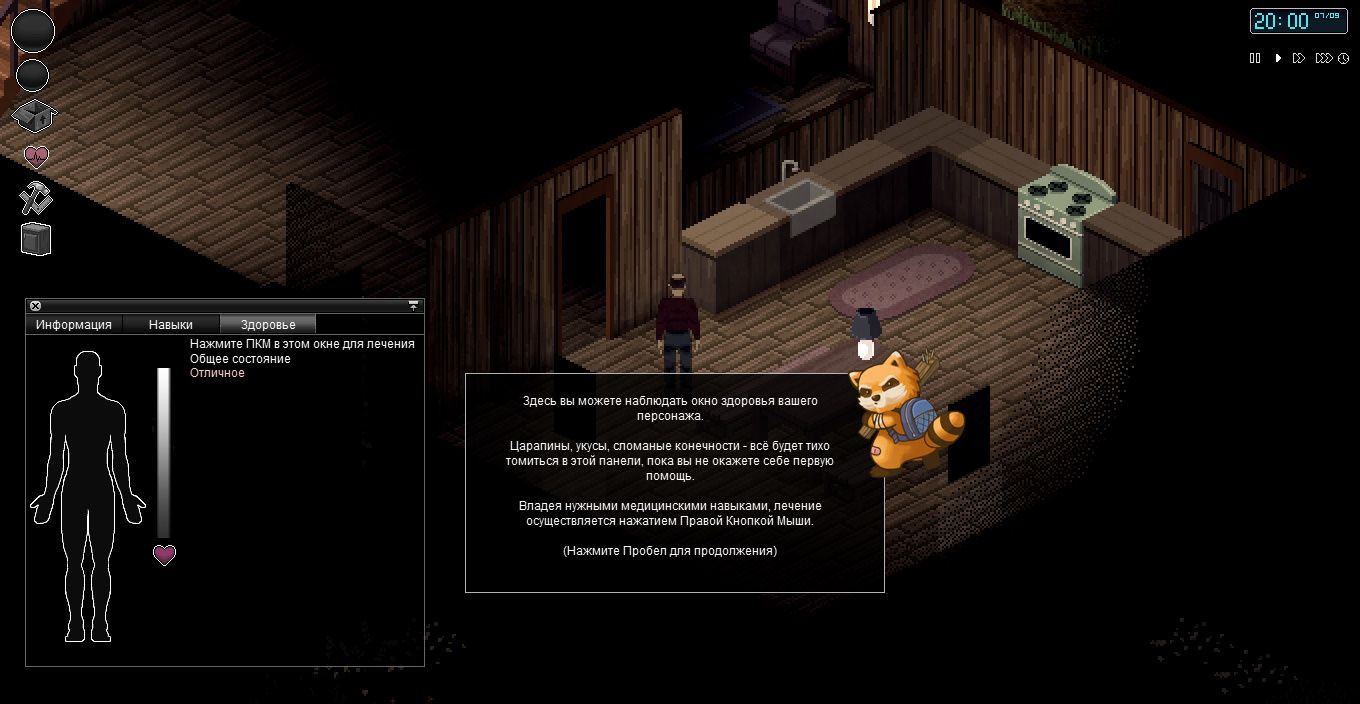Image resolution: width=1360 pixels, height=704 pixels.
Task: Set game speed to normal play
Action: 1278,58
